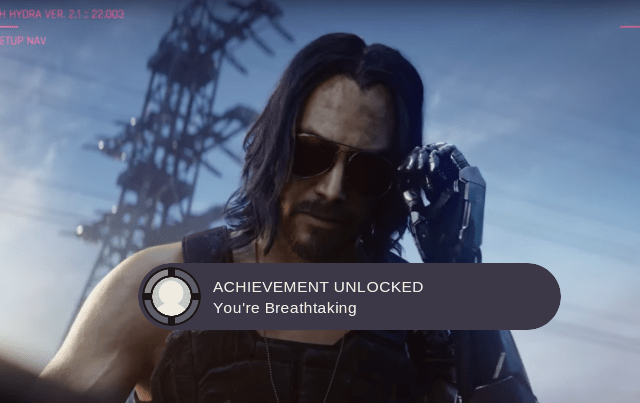
Task: Click the round achievement badge icon
Action: coord(172,296)
